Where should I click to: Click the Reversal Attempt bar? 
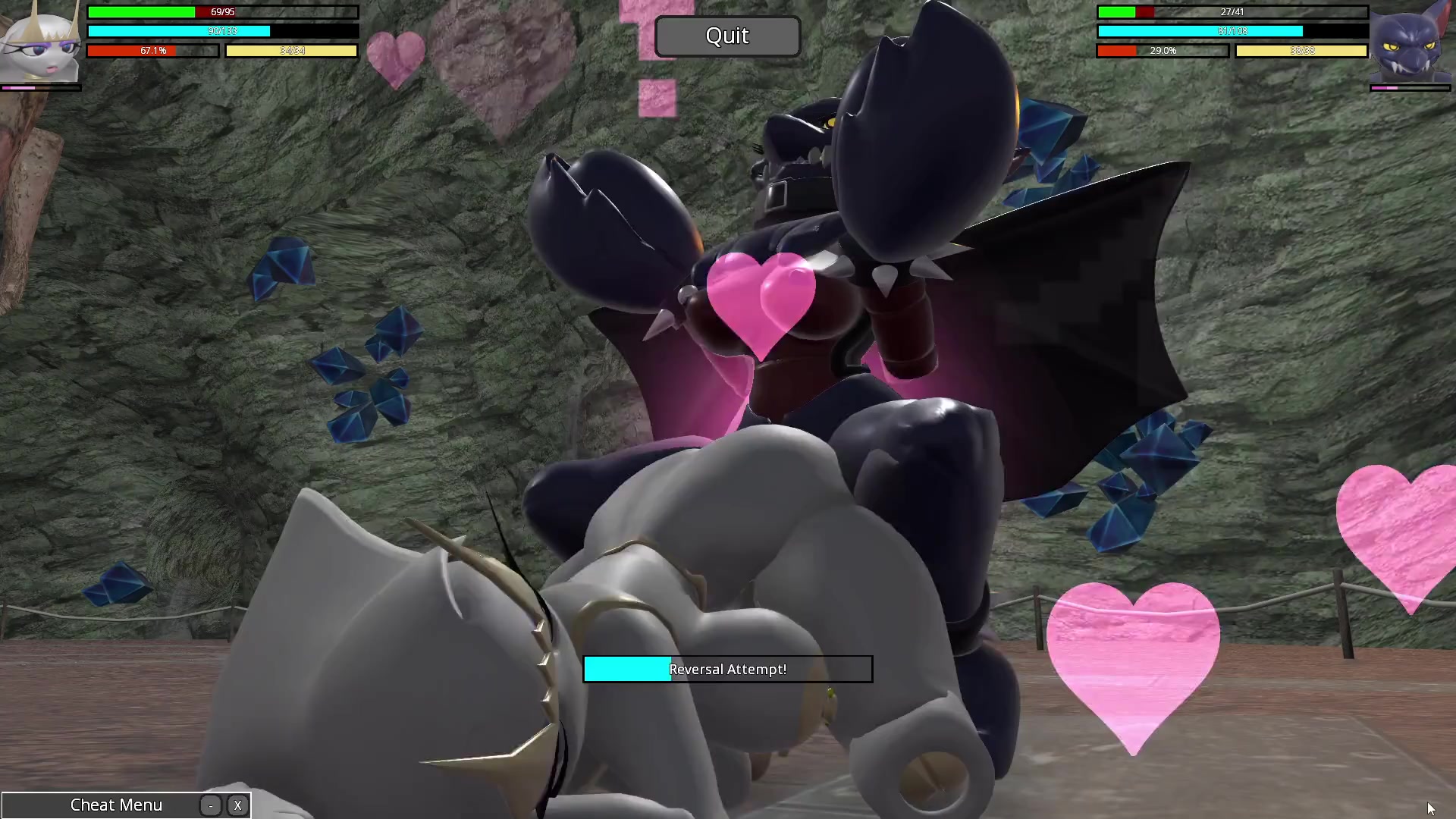[727, 669]
